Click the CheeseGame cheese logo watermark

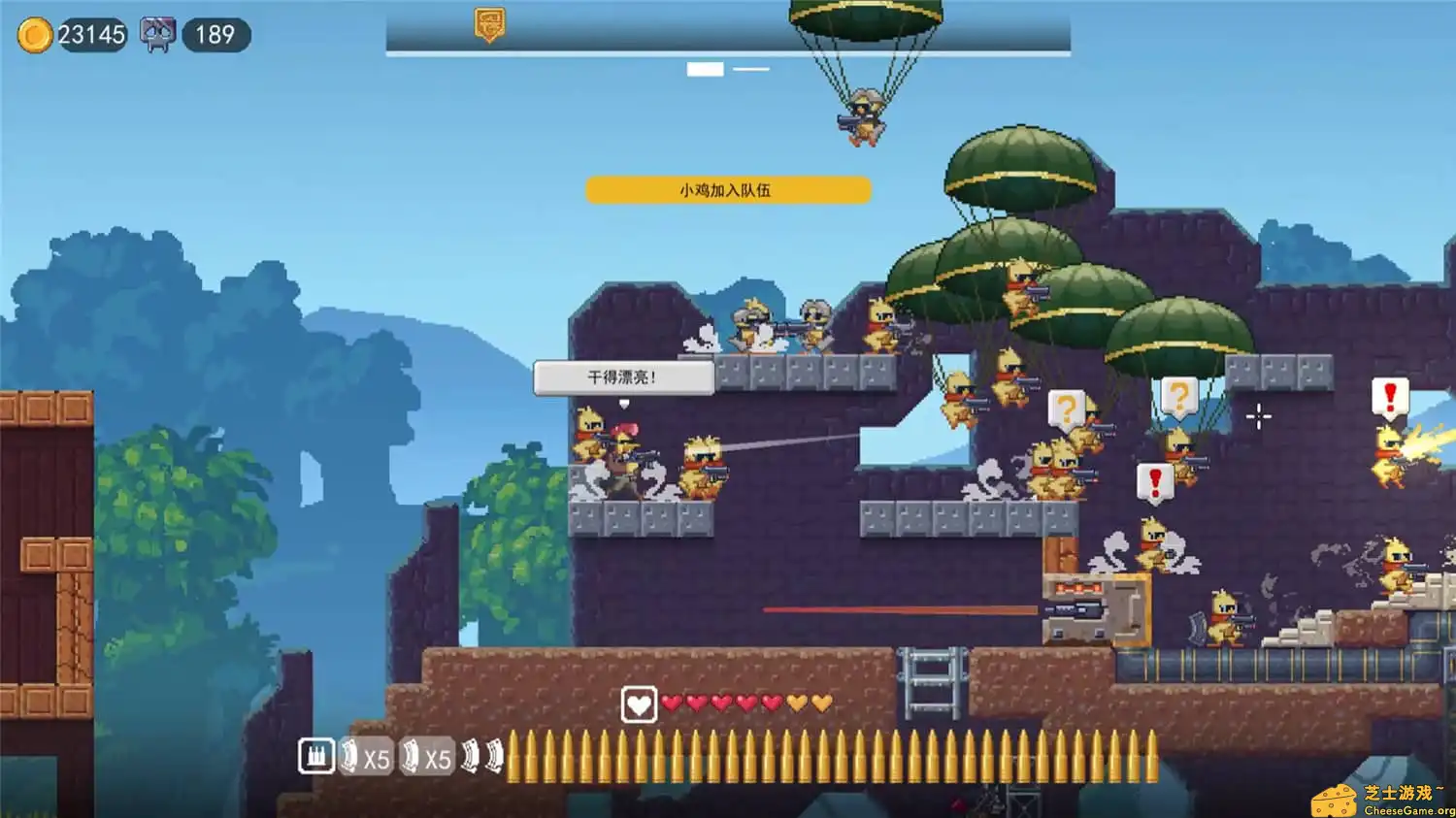pyautogui.click(x=1333, y=800)
